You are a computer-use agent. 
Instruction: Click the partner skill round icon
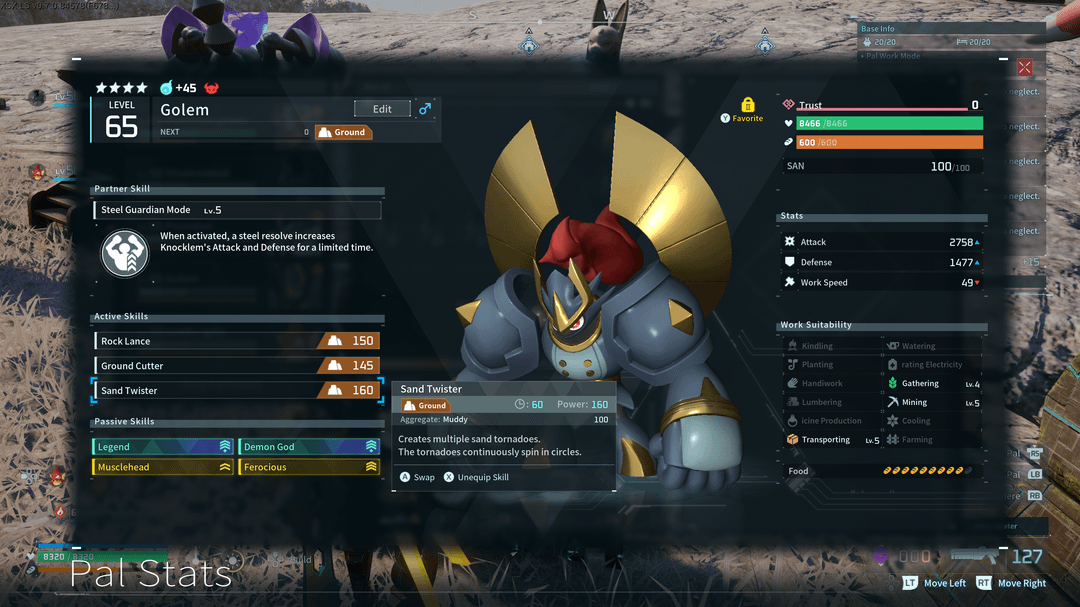(x=125, y=252)
